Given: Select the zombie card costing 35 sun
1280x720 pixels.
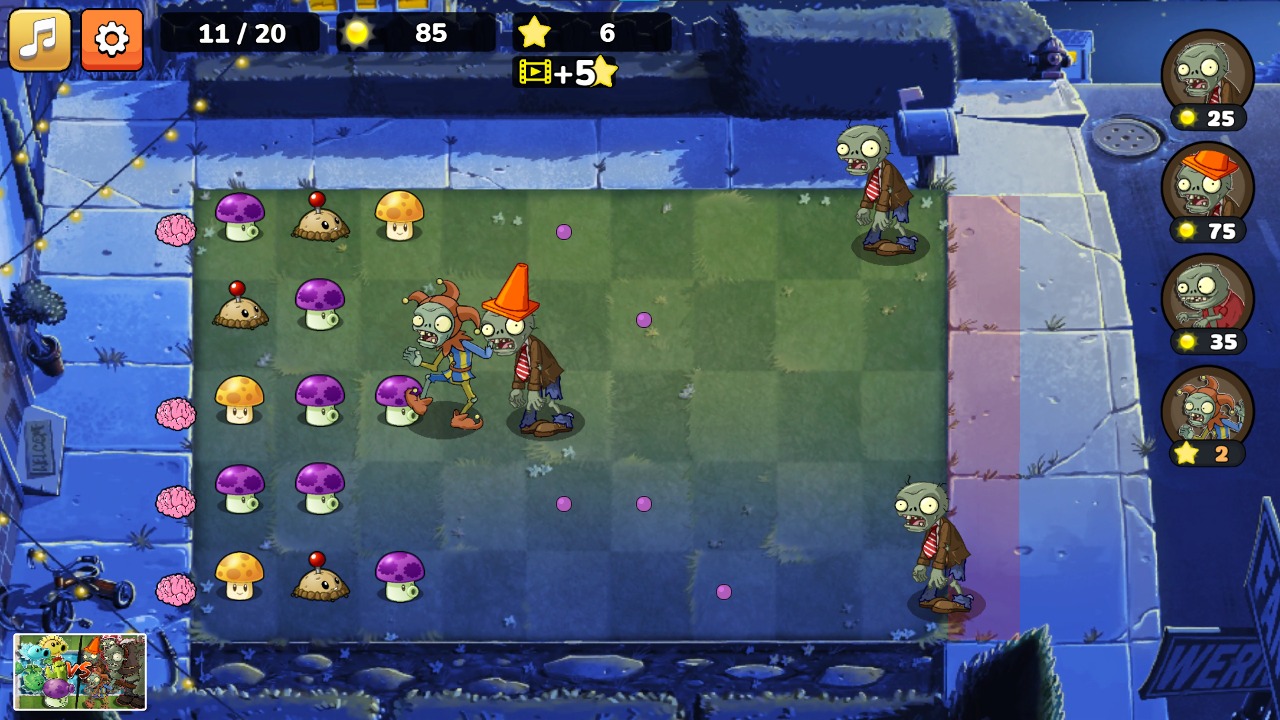Looking at the screenshot, I should pyautogui.click(x=1209, y=300).
